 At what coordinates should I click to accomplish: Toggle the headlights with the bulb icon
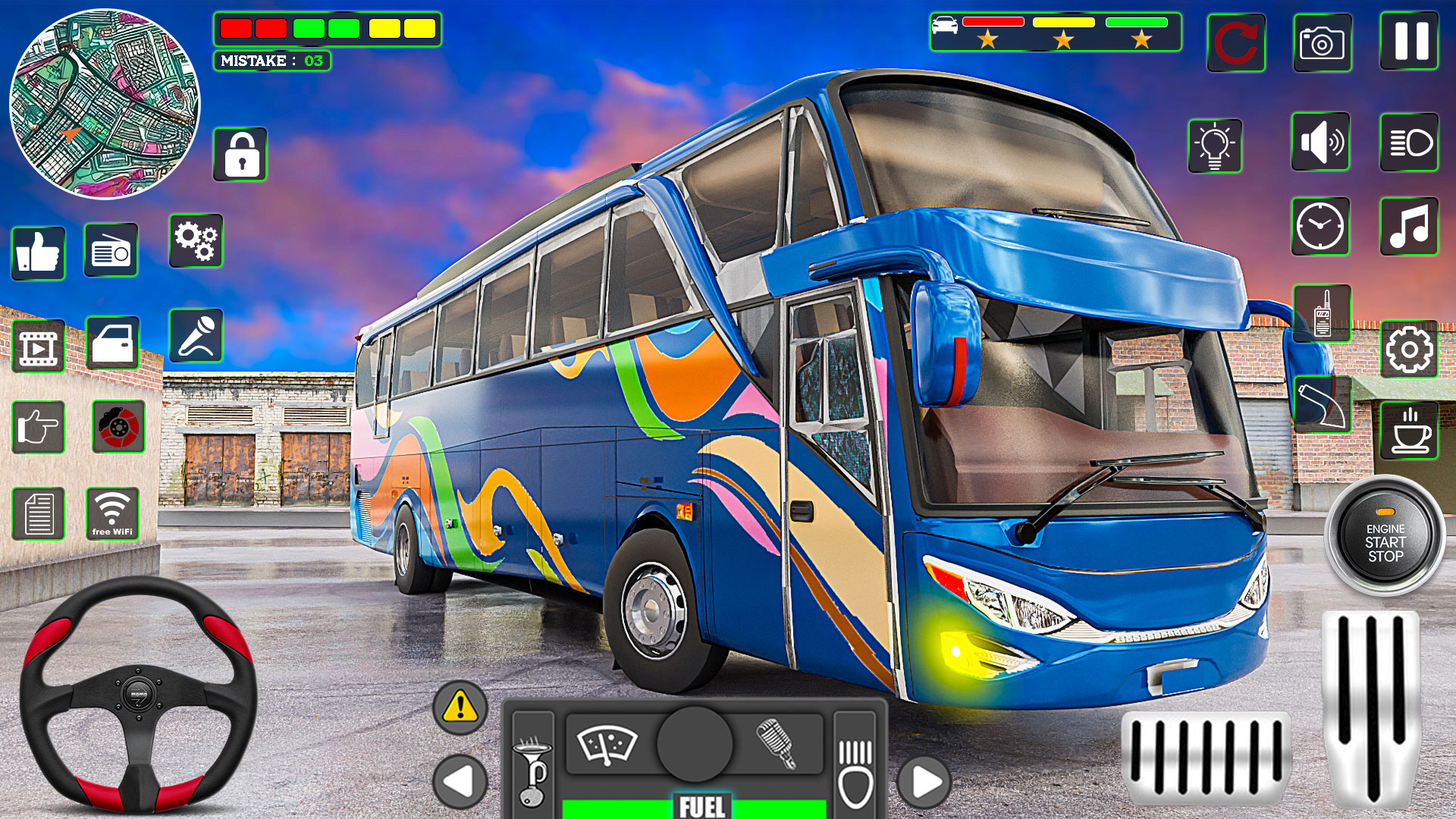(x=1214, y=144)
